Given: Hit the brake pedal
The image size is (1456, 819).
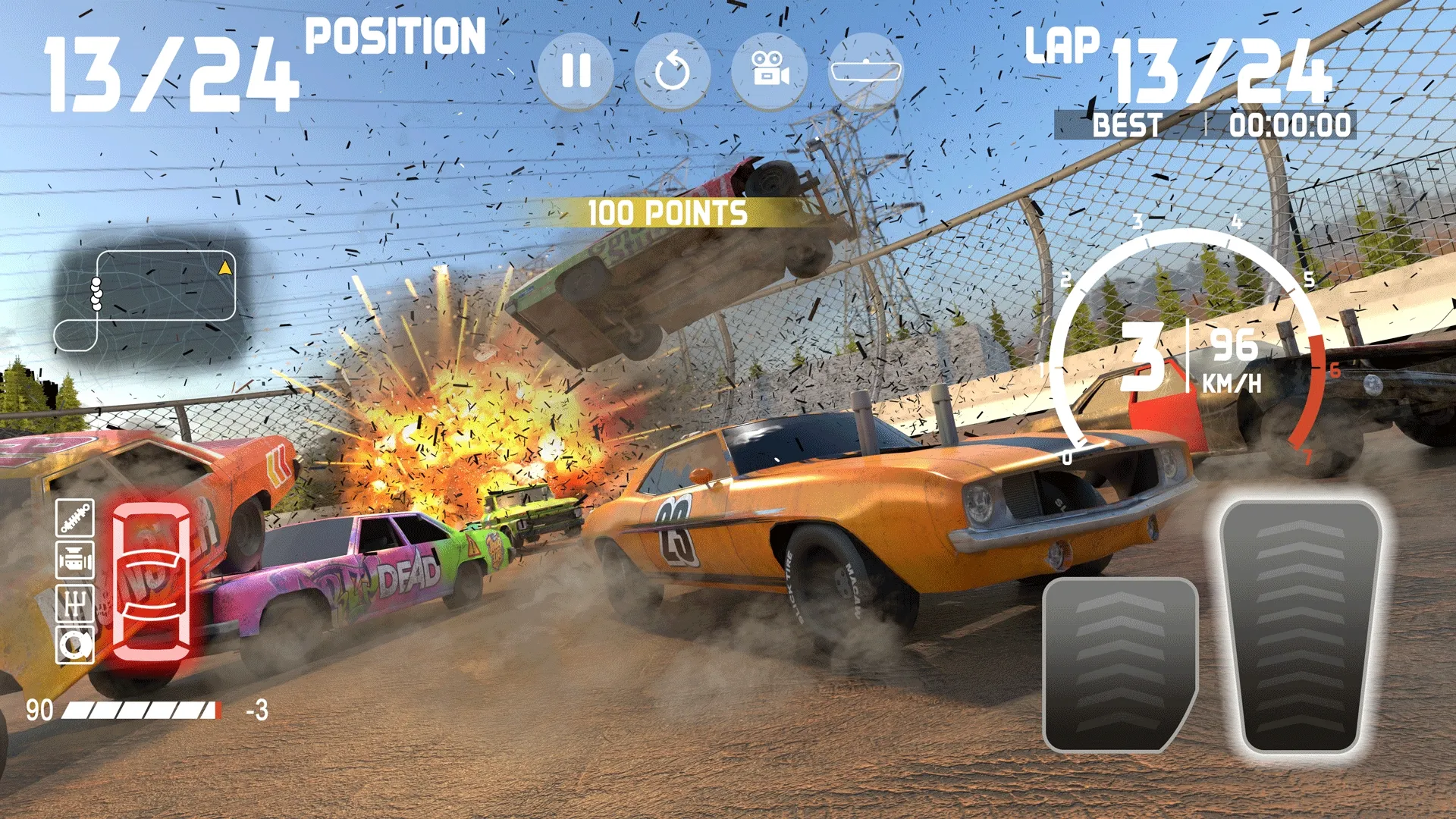Looking at the screenshot, I should 1118,664.
